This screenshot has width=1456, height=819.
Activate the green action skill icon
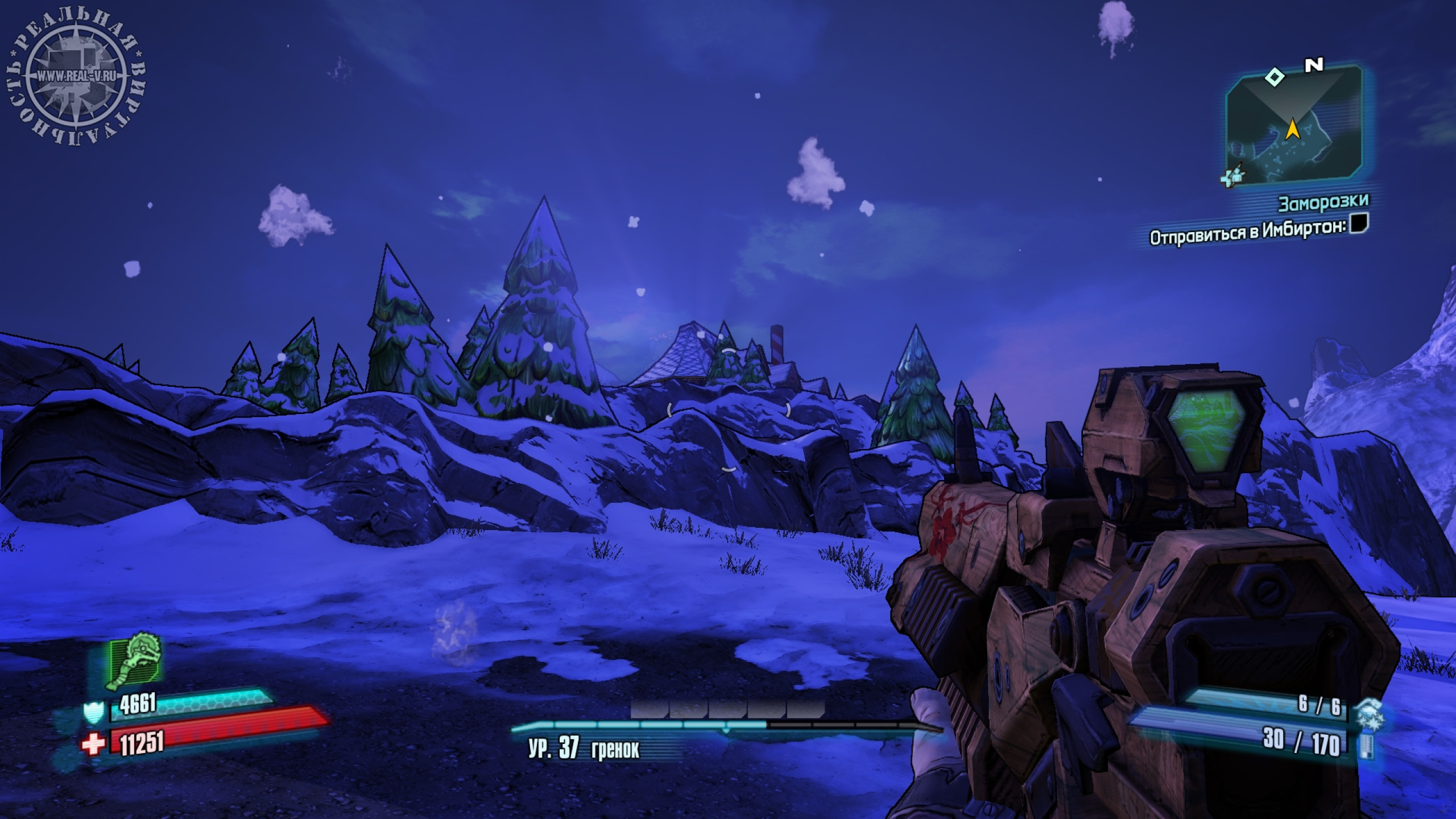point(135,663)
